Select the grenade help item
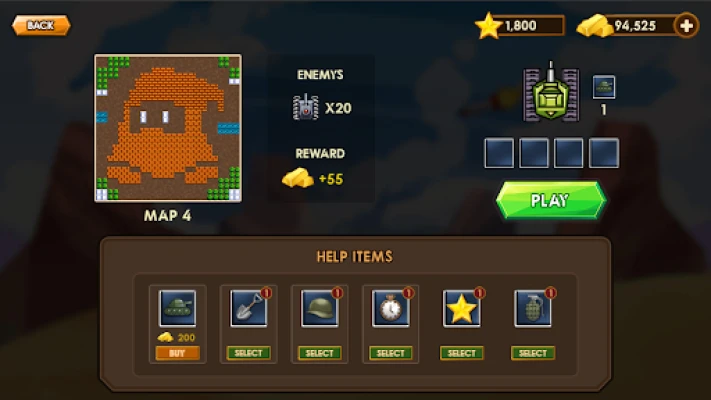The width and height of the screenshot is (711, 400). pyautogui.click(x=532, y=353)
